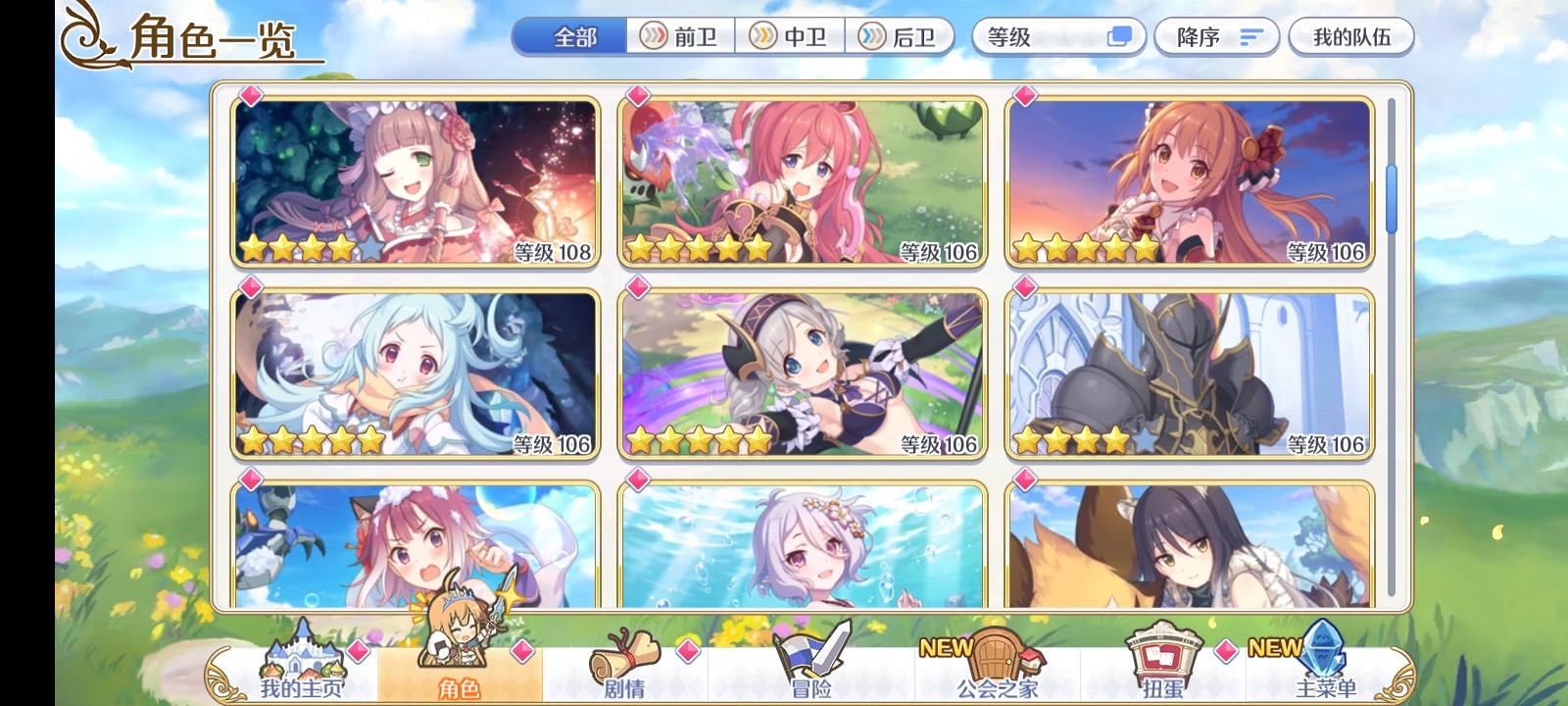Open the 前卫 vanguard filter dropdown arrow
Screen dimensions: 1568x706
pyautogui.click(x=653, y=36)
